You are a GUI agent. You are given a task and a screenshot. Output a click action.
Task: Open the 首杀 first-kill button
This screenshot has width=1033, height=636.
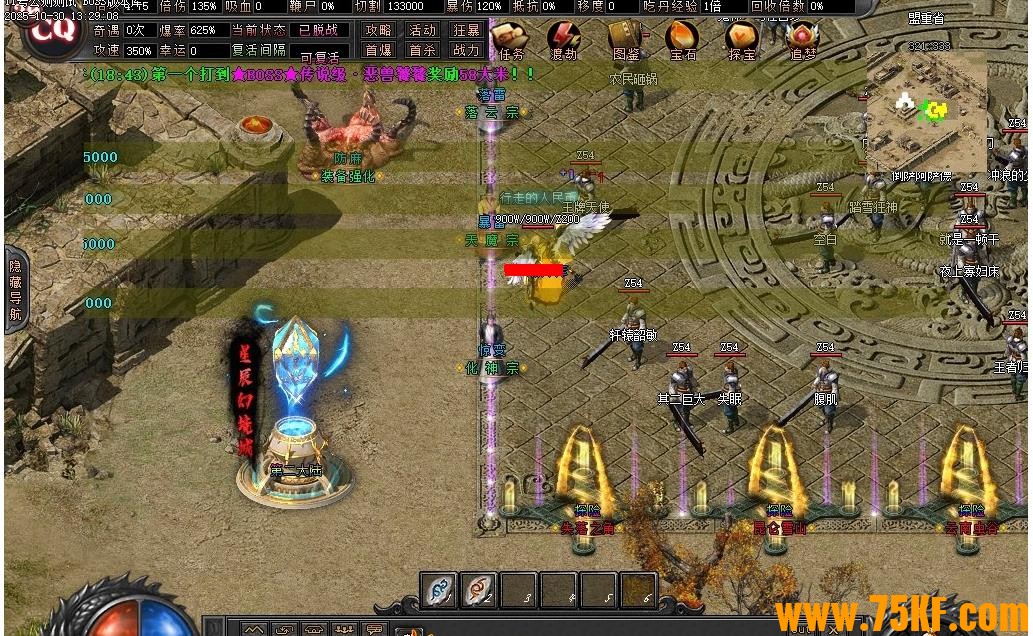click(x=423, y=50)
